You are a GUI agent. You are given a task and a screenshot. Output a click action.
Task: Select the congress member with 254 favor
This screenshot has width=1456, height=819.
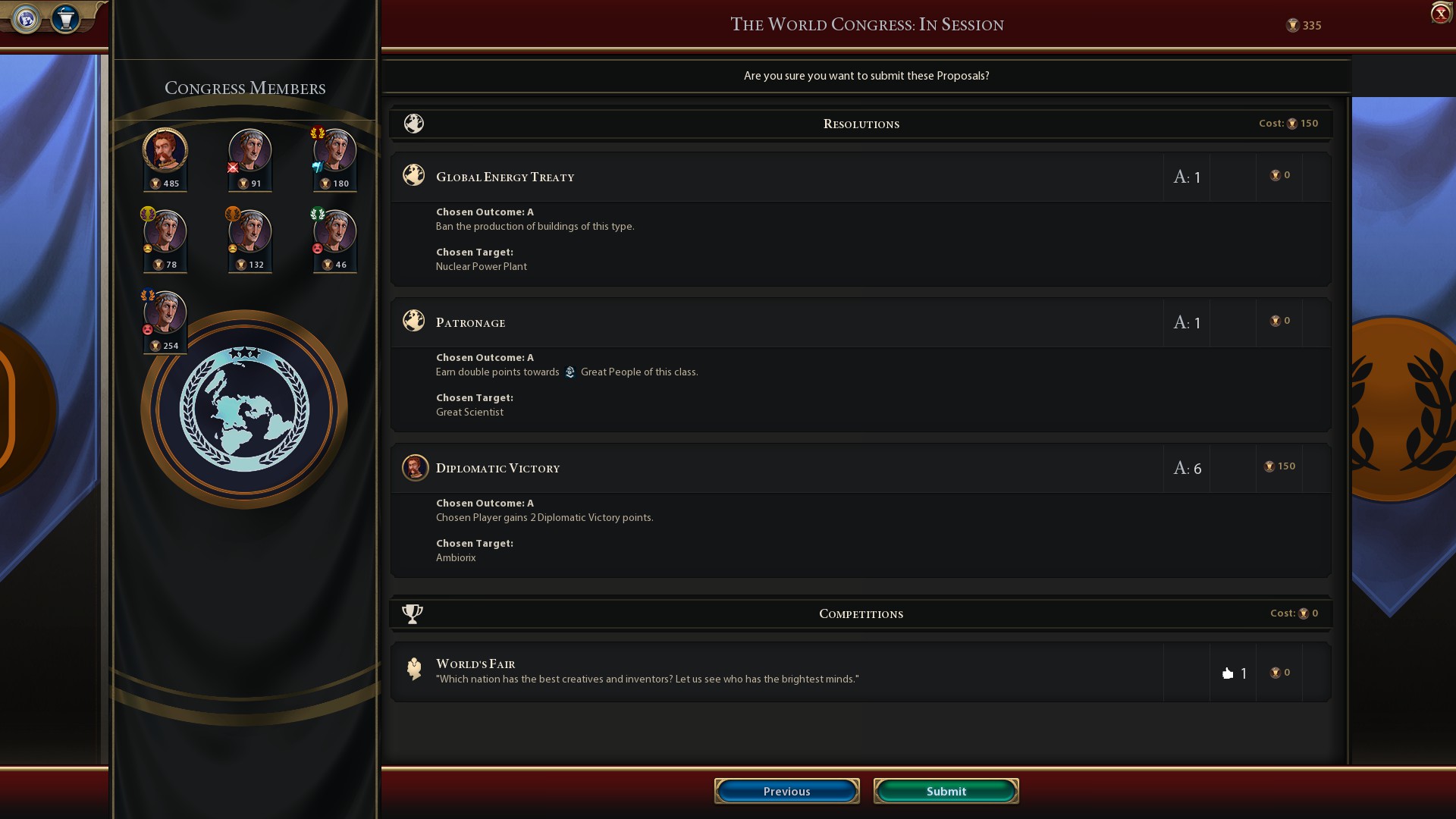coord(165,313)
